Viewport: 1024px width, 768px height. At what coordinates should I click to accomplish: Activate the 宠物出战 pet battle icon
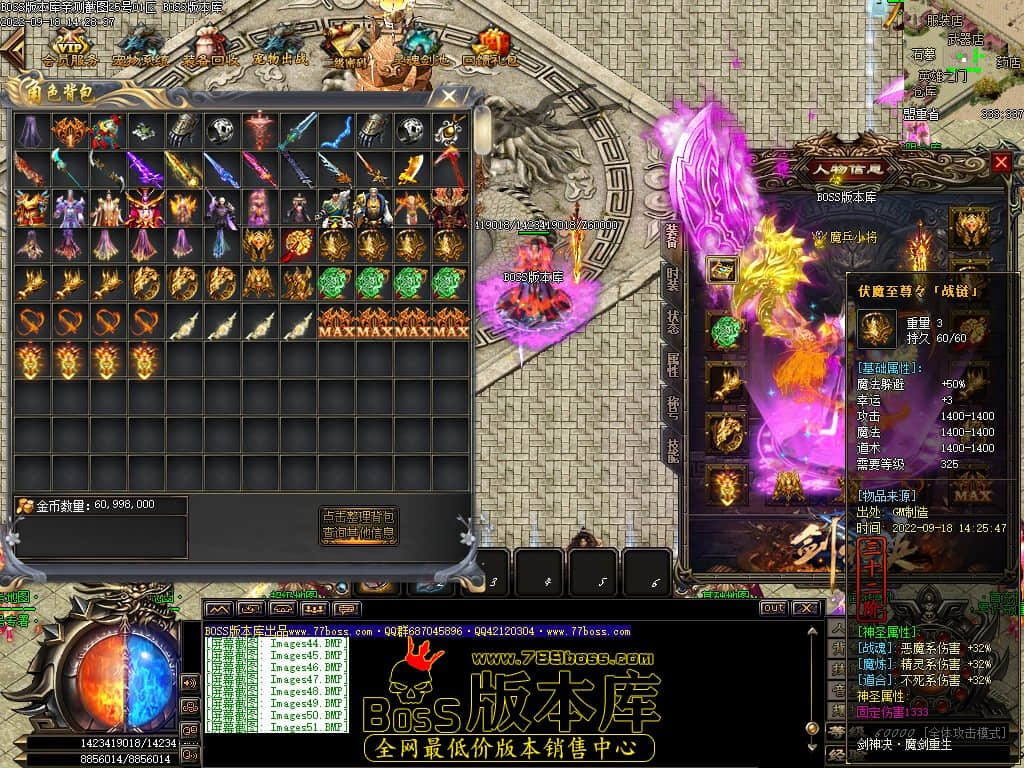[x=281, y=46]
